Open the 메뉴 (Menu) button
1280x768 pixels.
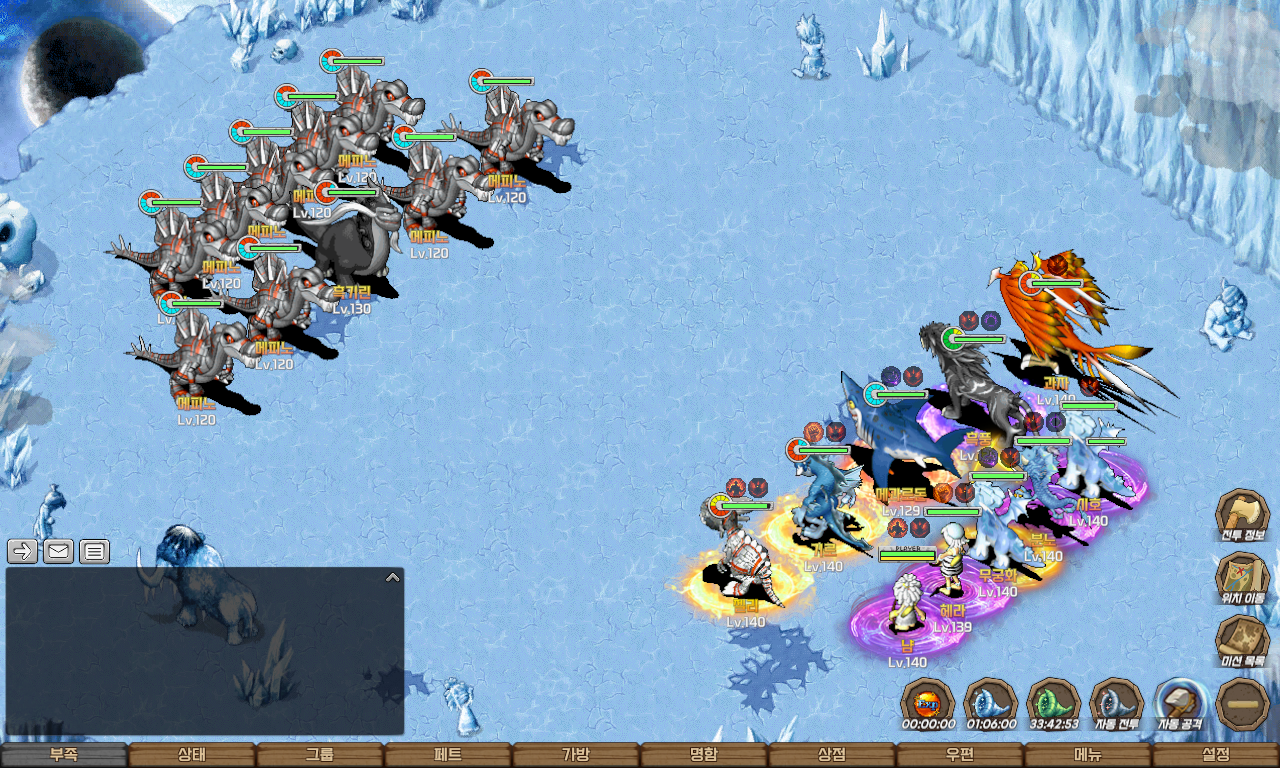[1088, 755]
